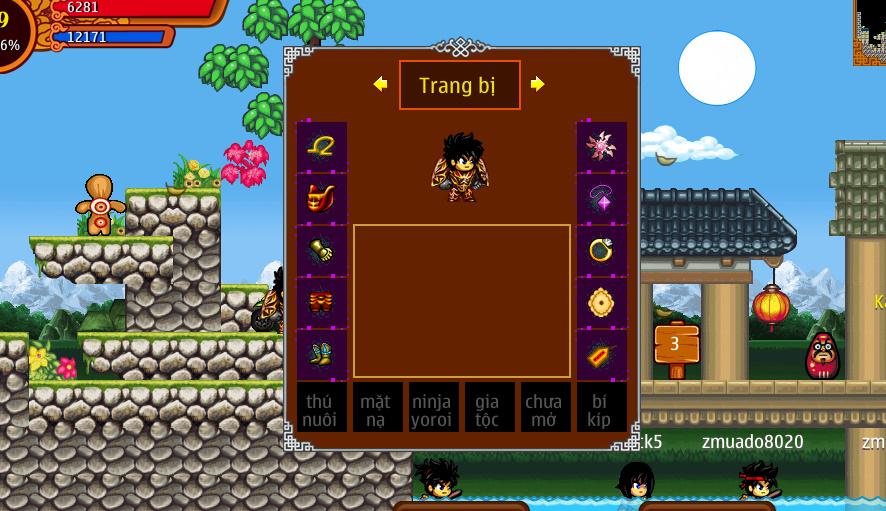Click the left arrow beside Trang bị
The image size is (886, 511).
(380, 84)
